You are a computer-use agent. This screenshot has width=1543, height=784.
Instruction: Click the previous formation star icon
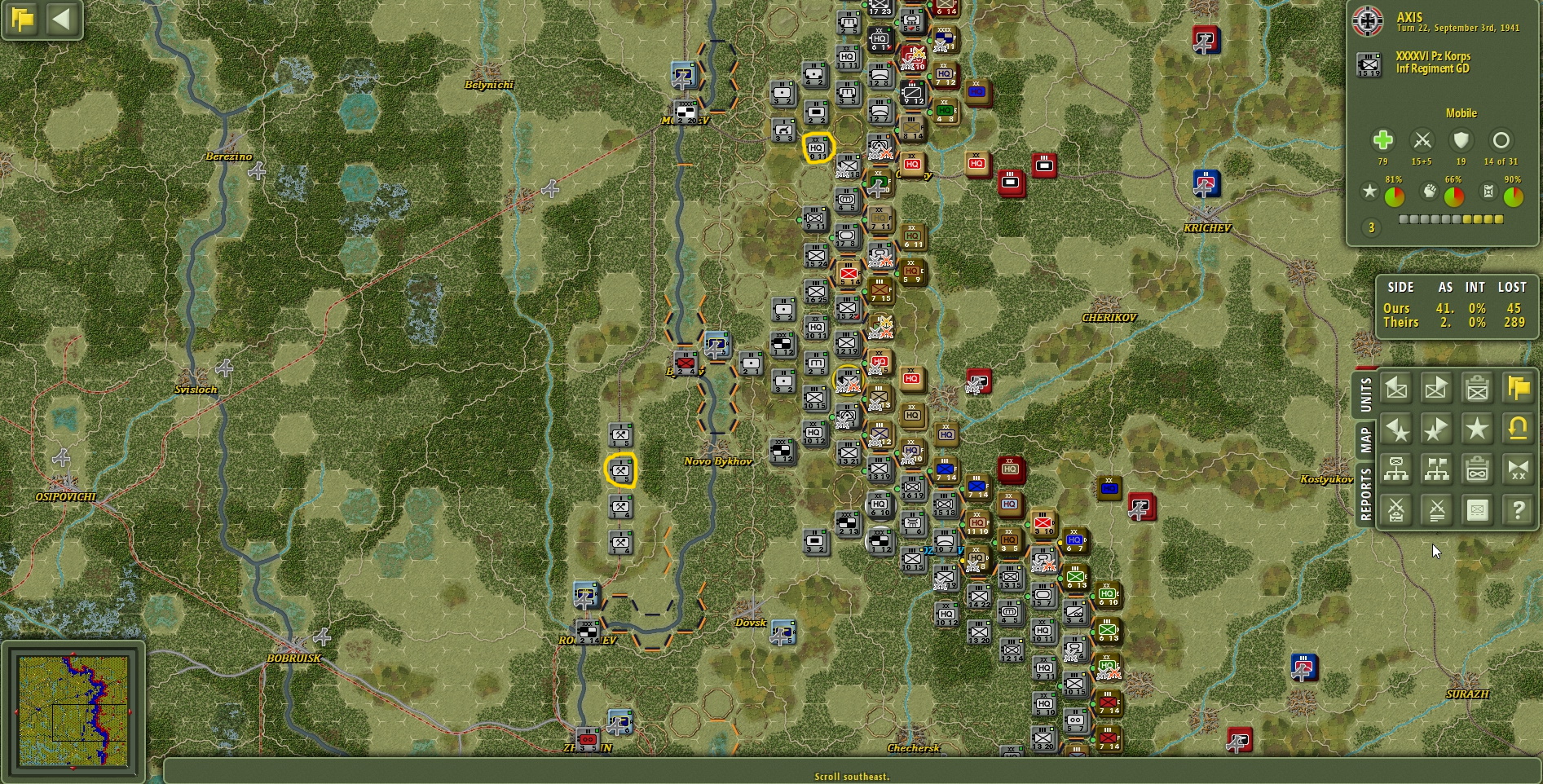point(1395,429)
